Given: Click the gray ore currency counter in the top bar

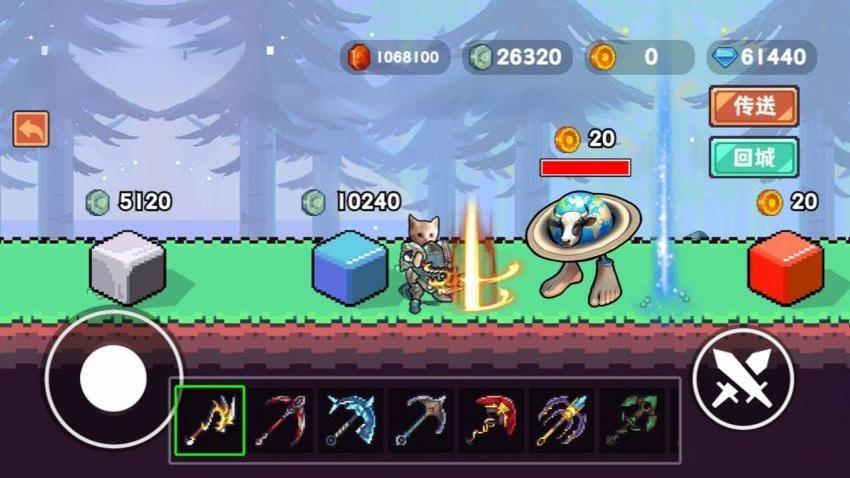Looking at the screenshot, I should pyautogui.click(x=517, y=57).
